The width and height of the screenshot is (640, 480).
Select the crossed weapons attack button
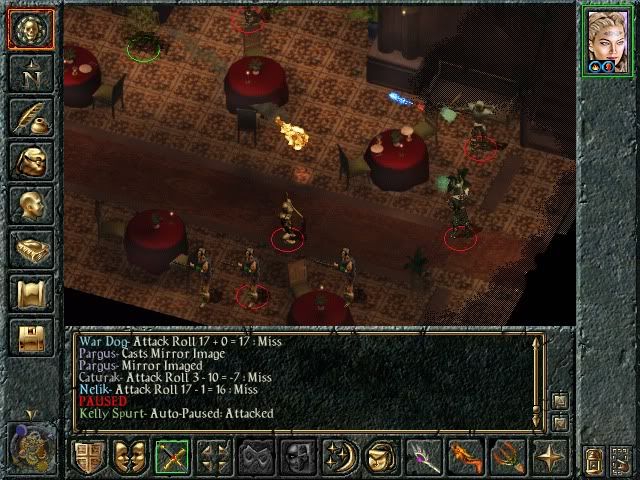click(172, 456)
